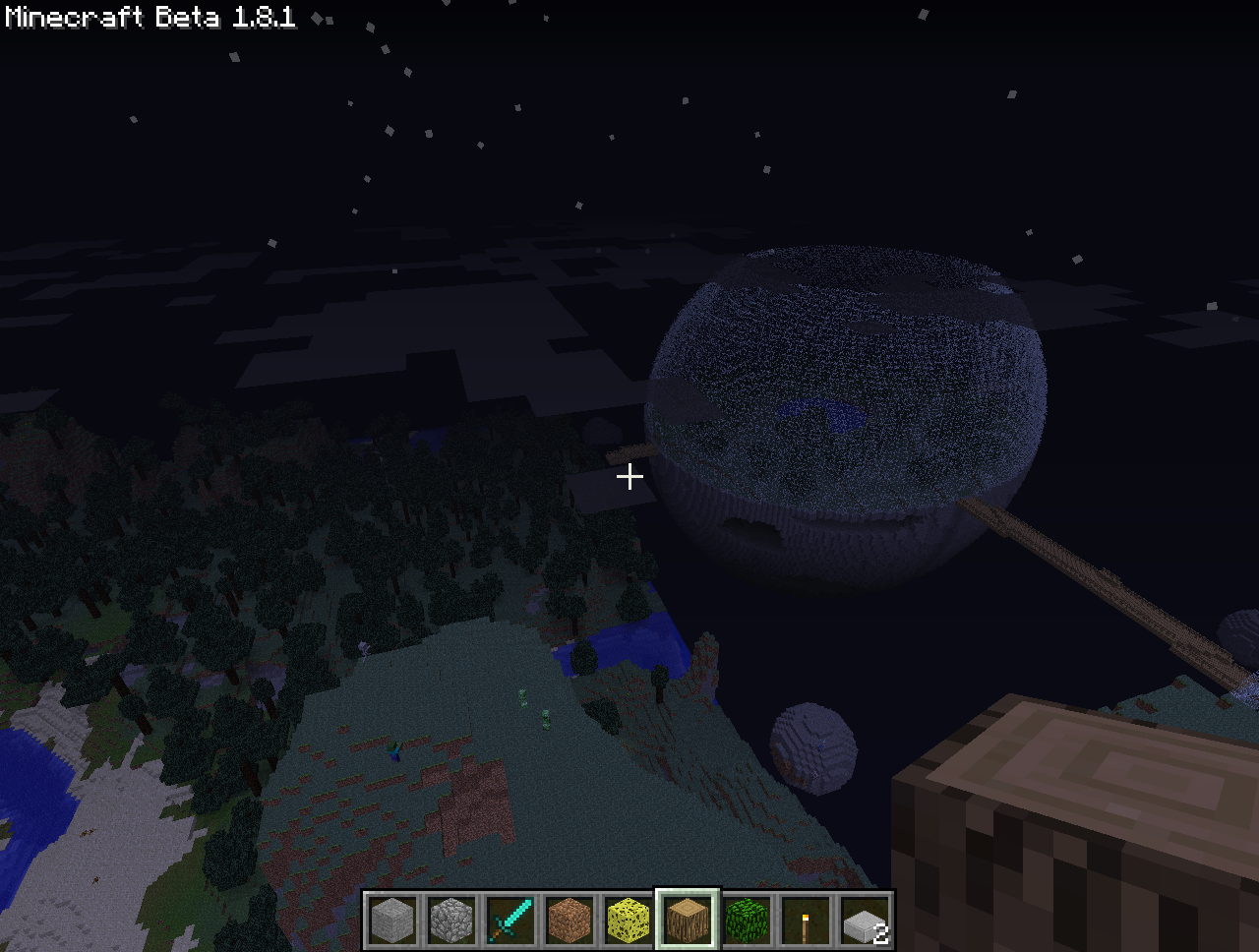Select the cobblestone block in the hotbar
Viewport: 1259px width, 952px height.
pyautogui.click(x=451, y=921)
